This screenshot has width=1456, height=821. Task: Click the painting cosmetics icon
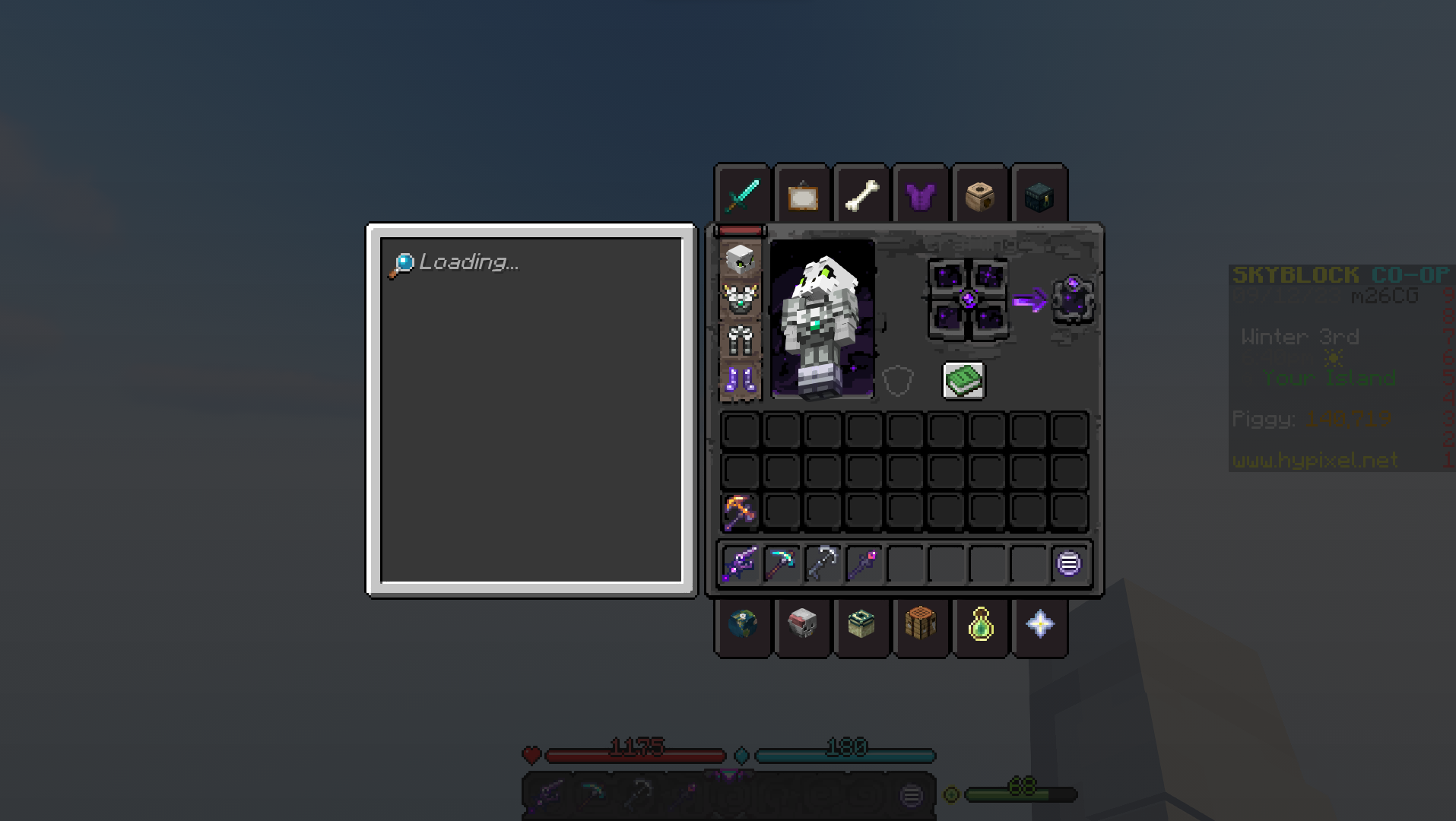[802, 196]
